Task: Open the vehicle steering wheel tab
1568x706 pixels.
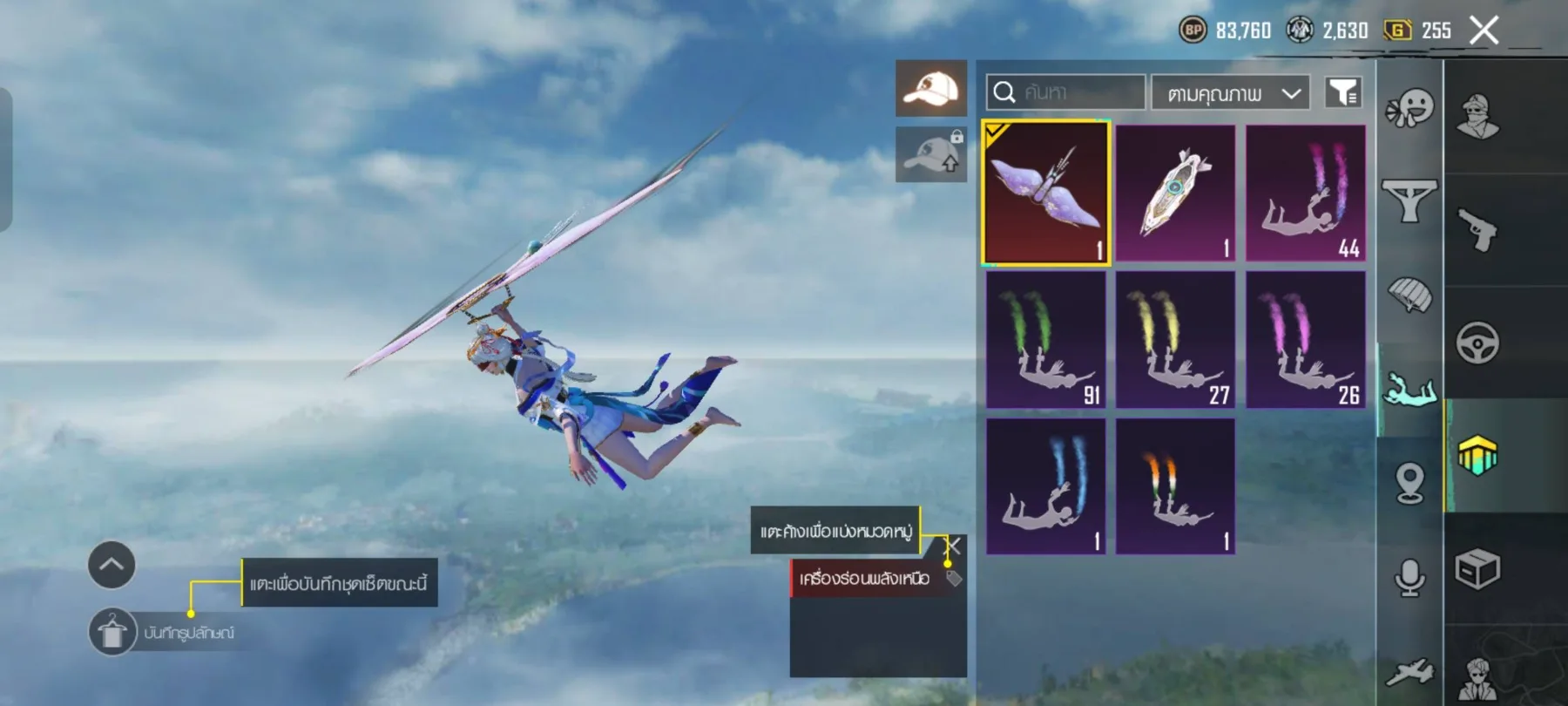Action: (x=1477, y=343)
